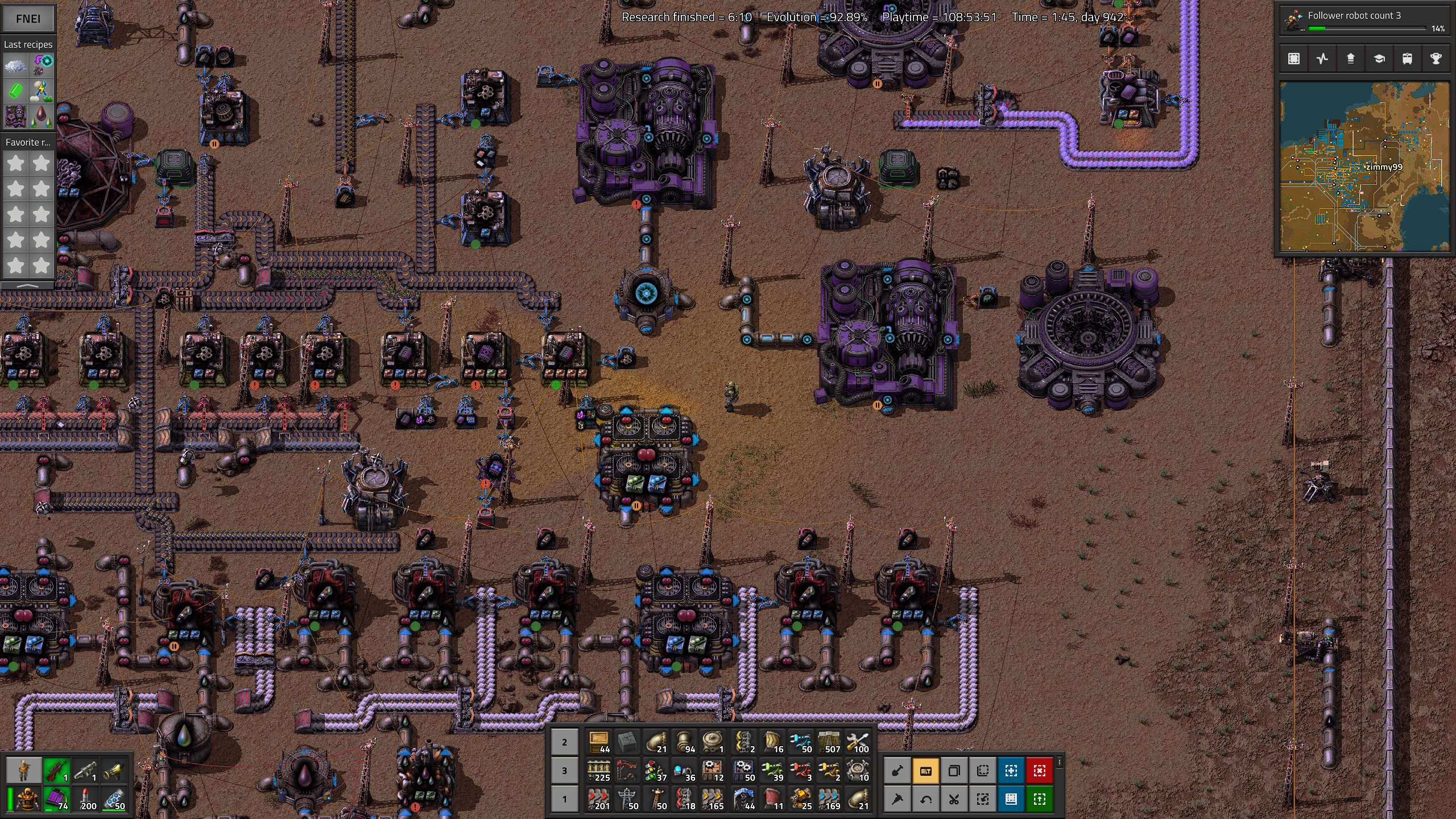Select the rocket ammo slot with 200
1456x819 pixels.
pyautogui.click(x=86, y=799)
